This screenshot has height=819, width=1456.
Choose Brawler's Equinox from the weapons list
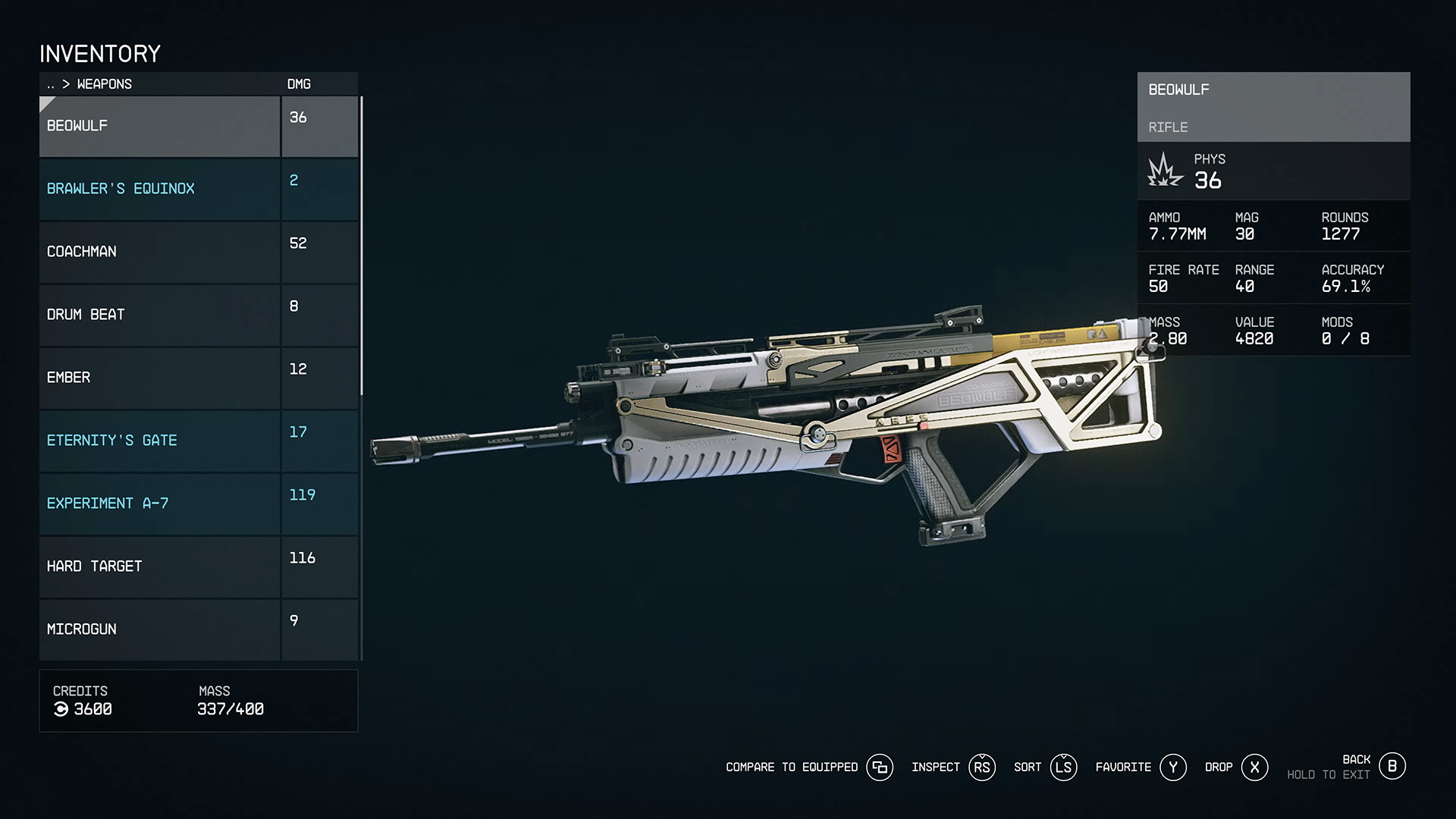coord(159,189)
